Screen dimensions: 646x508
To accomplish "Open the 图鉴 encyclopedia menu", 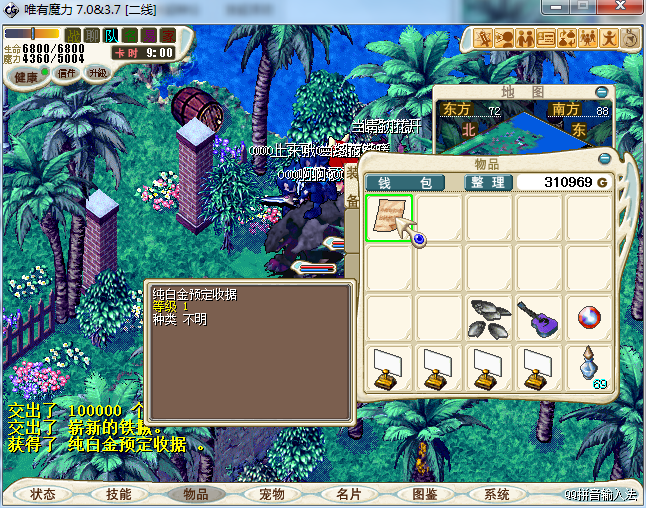I will pos(423,494).
